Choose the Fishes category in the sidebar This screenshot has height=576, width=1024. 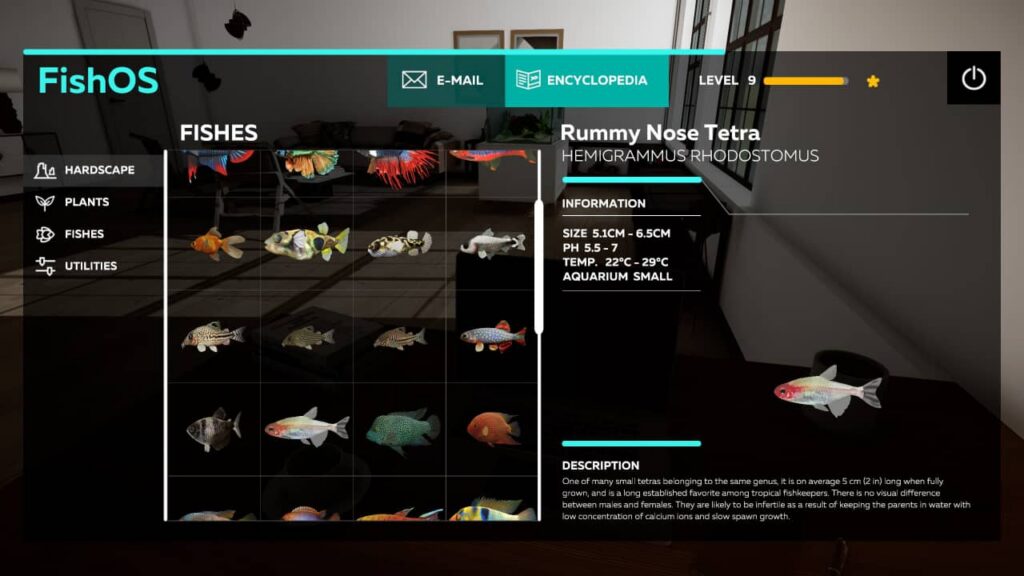(84, 234)
